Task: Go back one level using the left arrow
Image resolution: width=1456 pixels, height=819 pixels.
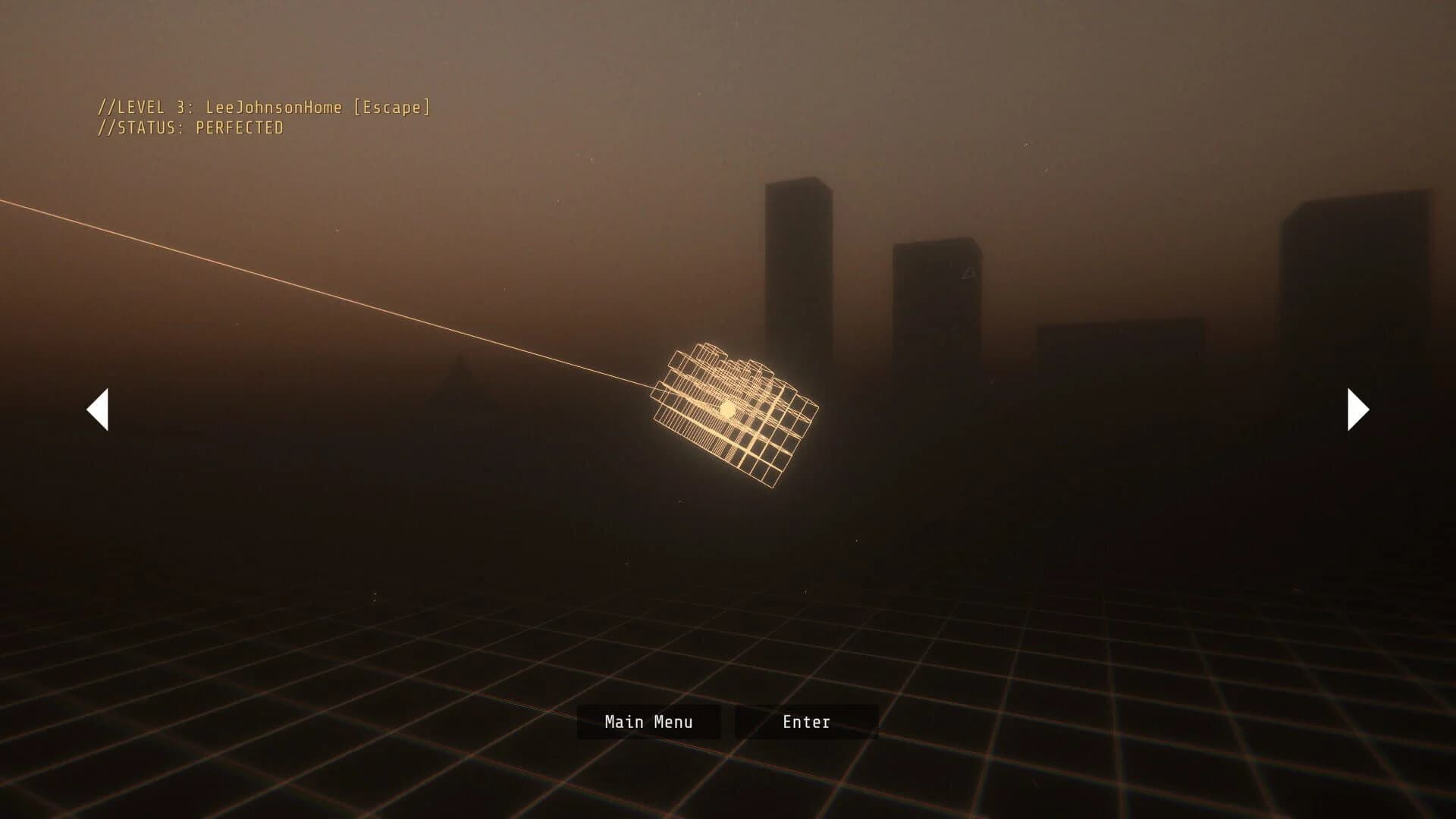Action: tap(99, 409)
